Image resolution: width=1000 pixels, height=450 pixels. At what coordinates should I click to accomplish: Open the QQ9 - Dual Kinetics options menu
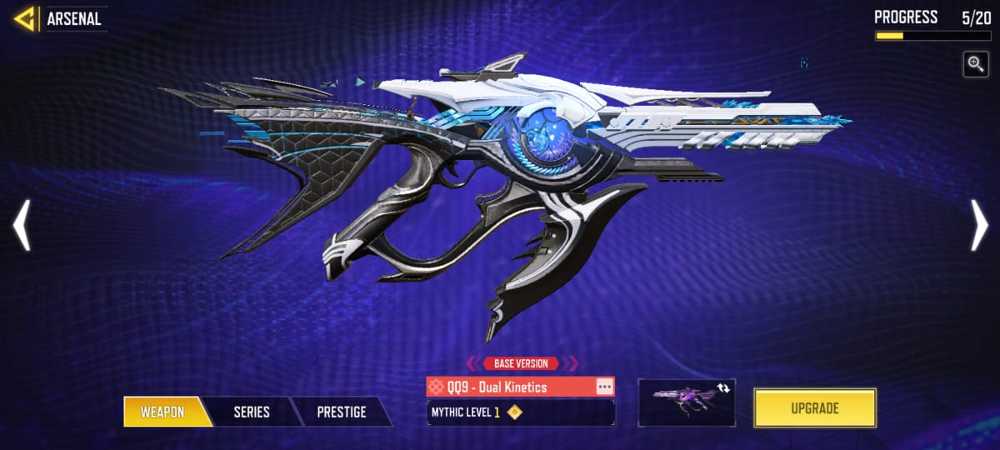point(604,386)
